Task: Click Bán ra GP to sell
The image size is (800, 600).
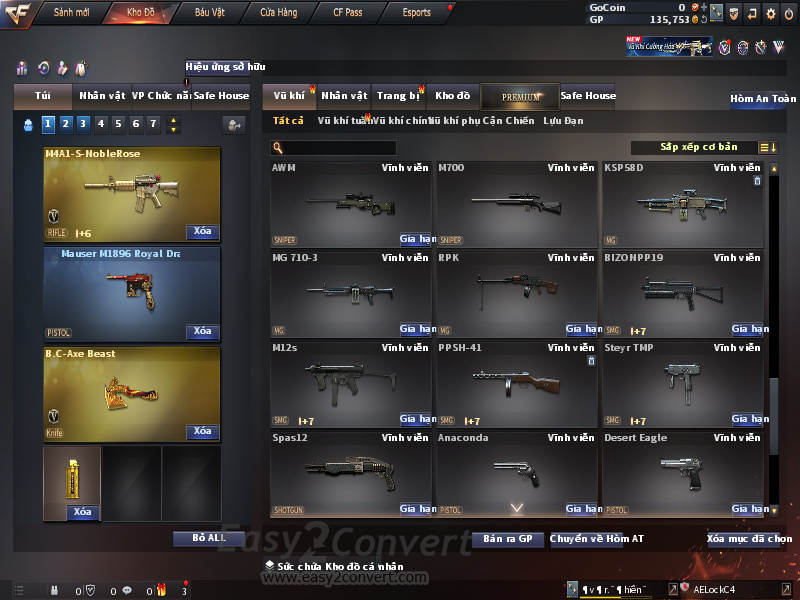Action: tap(508, 539)
